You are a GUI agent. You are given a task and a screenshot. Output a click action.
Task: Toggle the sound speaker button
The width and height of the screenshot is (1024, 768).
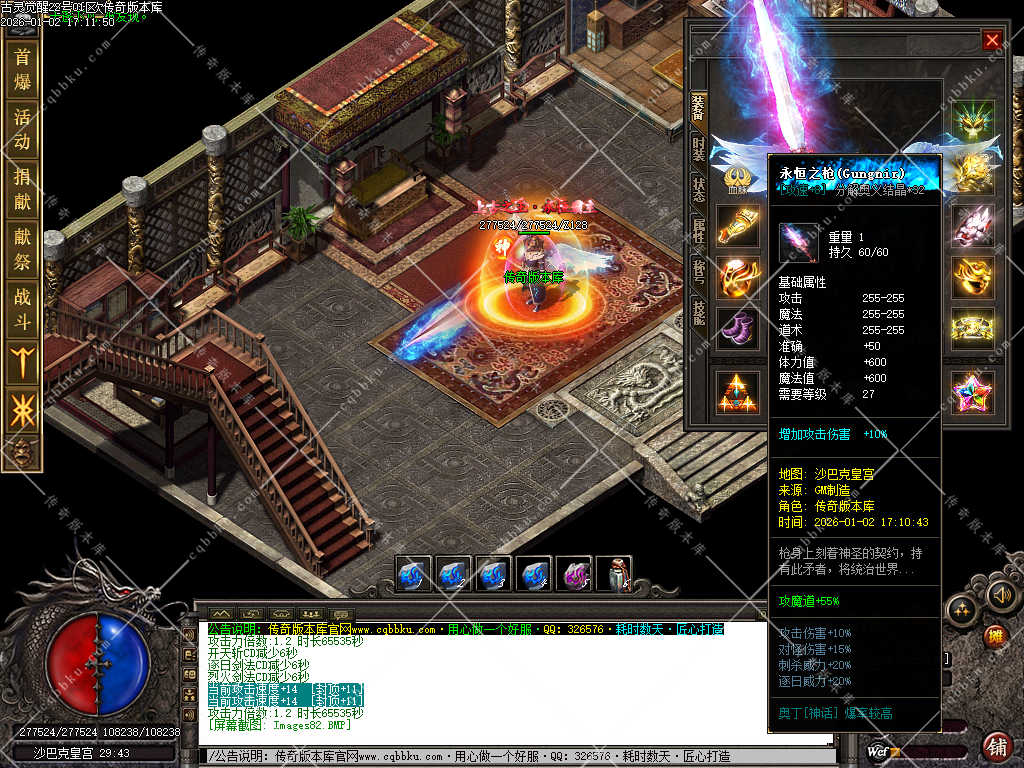(x=1002, y=596)
